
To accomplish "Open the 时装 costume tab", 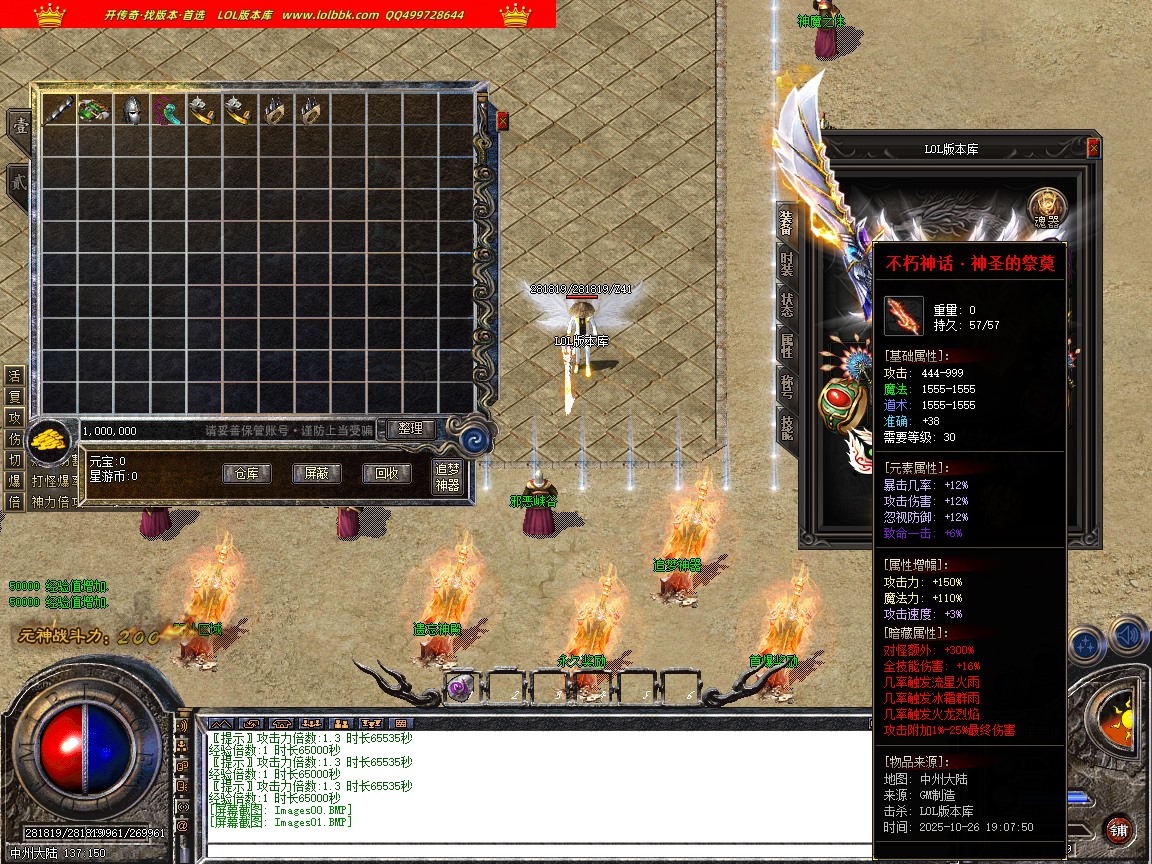I will [x=787, y=264].
